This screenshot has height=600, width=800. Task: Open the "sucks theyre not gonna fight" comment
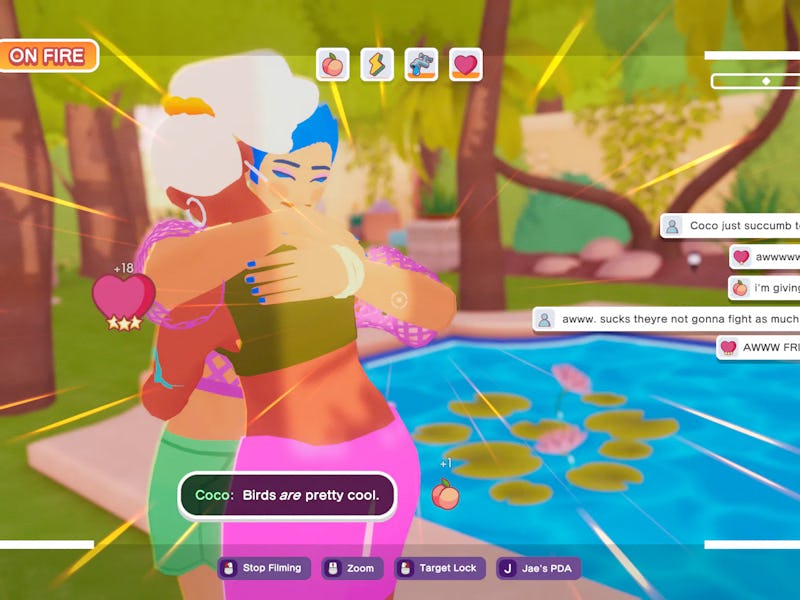[667, 319]
